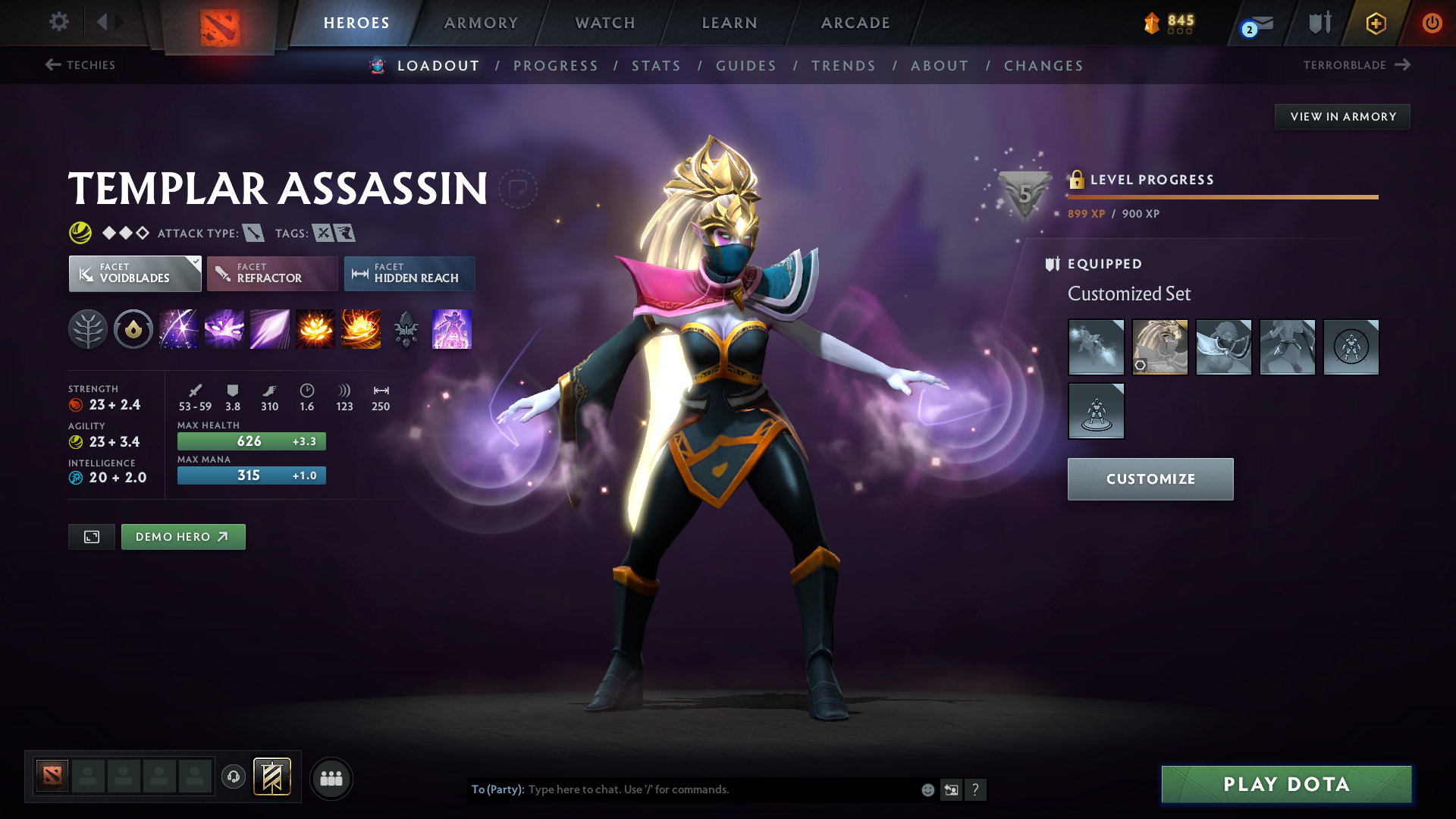Go to the Learn section
Viewport: 1456px width, 819px height.
[730, 23]
